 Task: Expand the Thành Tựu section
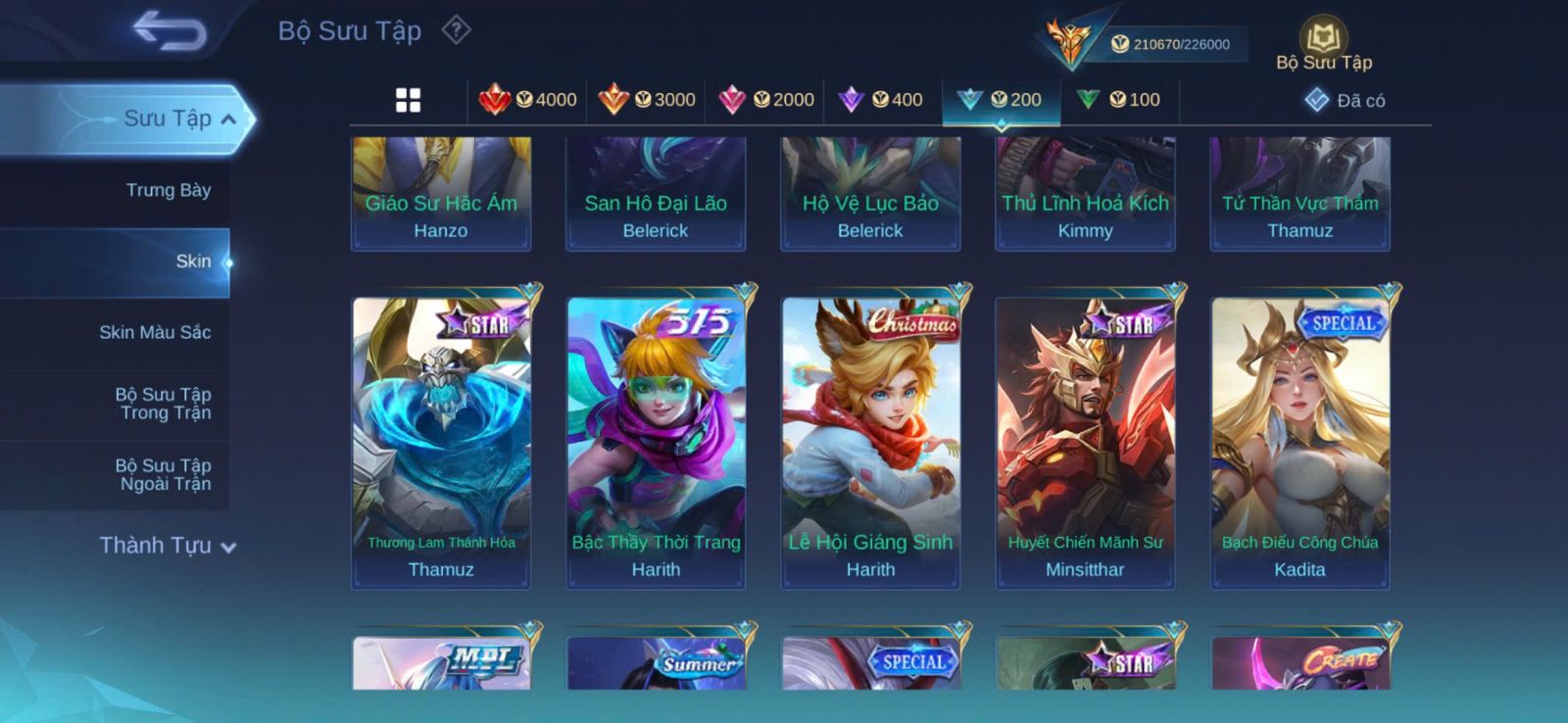[x=168, y=546]
